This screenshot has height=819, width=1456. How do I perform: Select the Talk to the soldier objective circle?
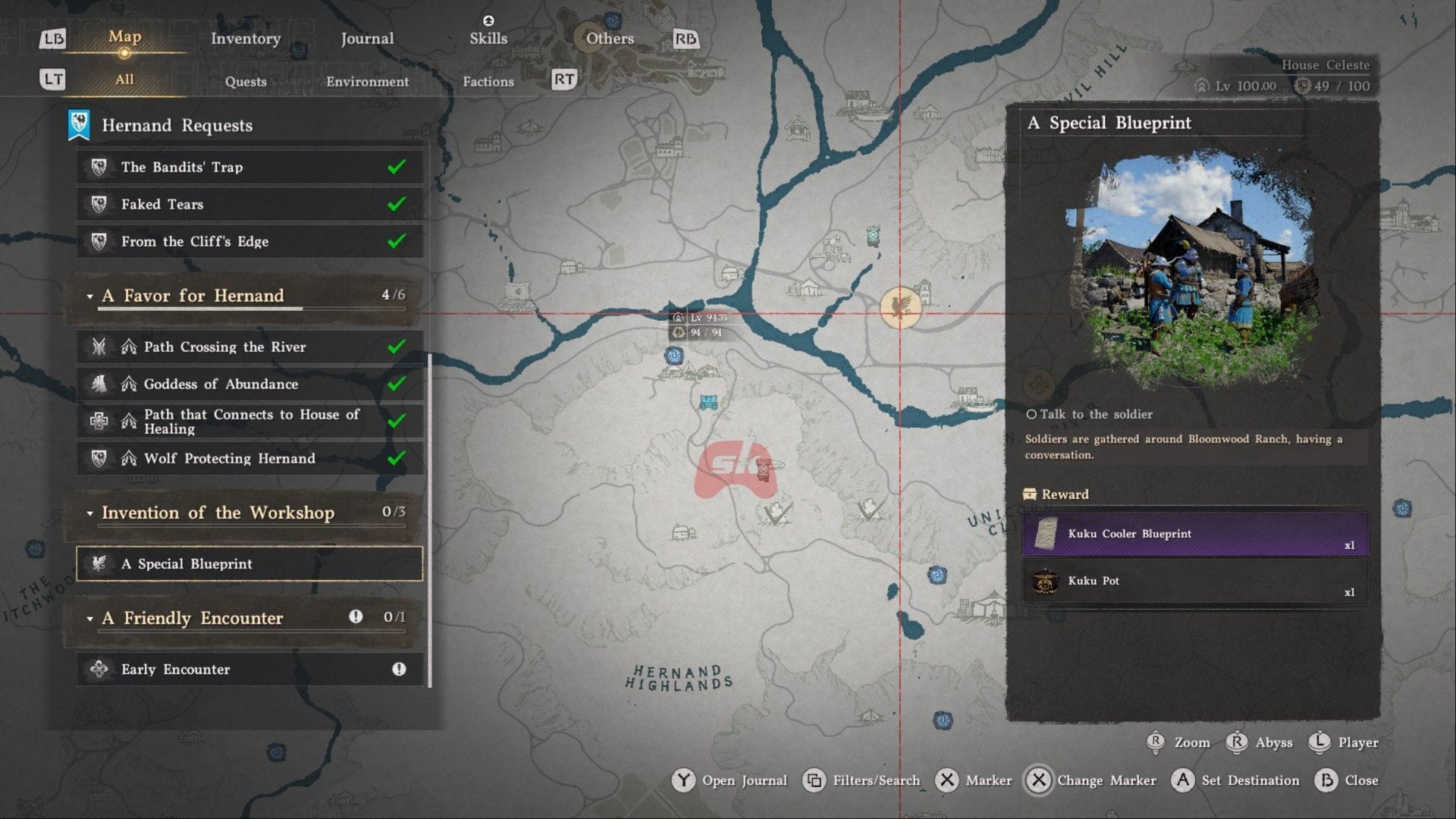click(x=1031, y=414)
